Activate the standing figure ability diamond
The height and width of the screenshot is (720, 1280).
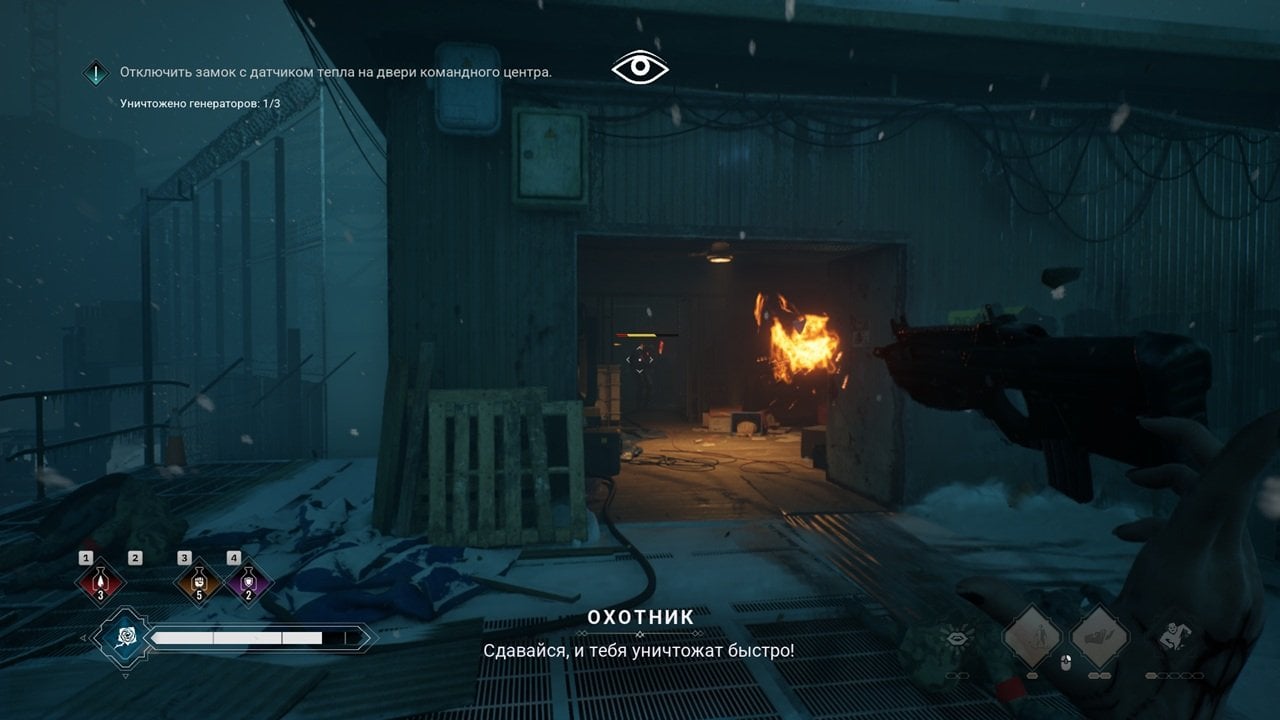pyautogui.click(x=1032, y=637)
